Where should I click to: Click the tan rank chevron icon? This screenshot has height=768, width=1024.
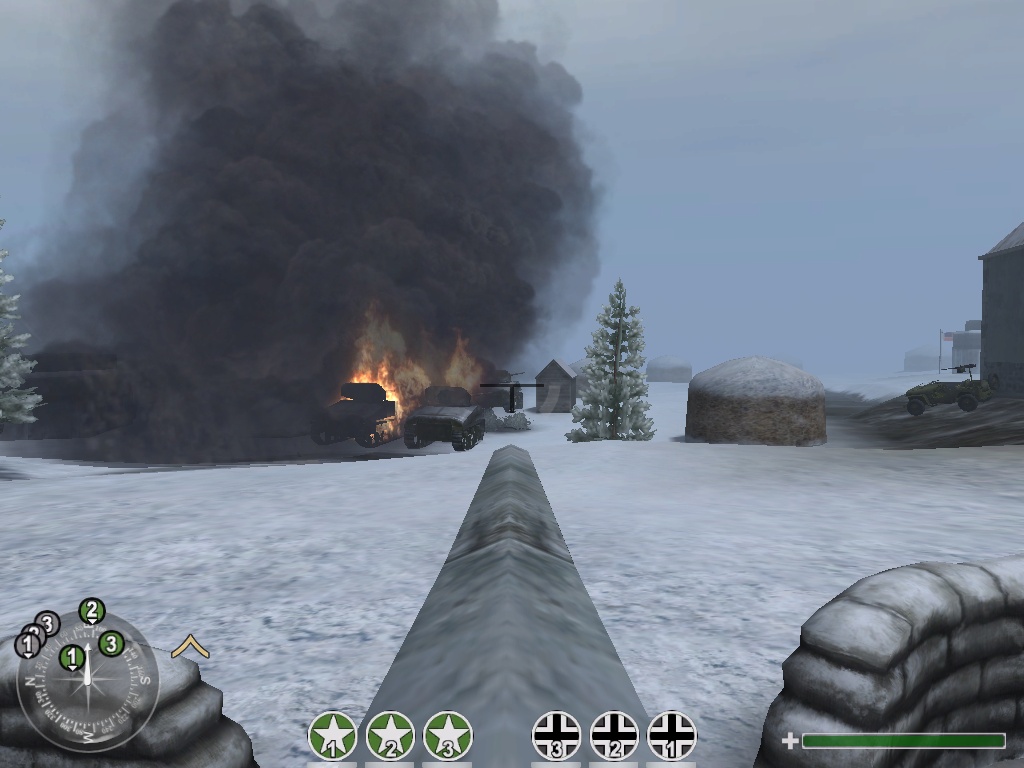point(190,648)
